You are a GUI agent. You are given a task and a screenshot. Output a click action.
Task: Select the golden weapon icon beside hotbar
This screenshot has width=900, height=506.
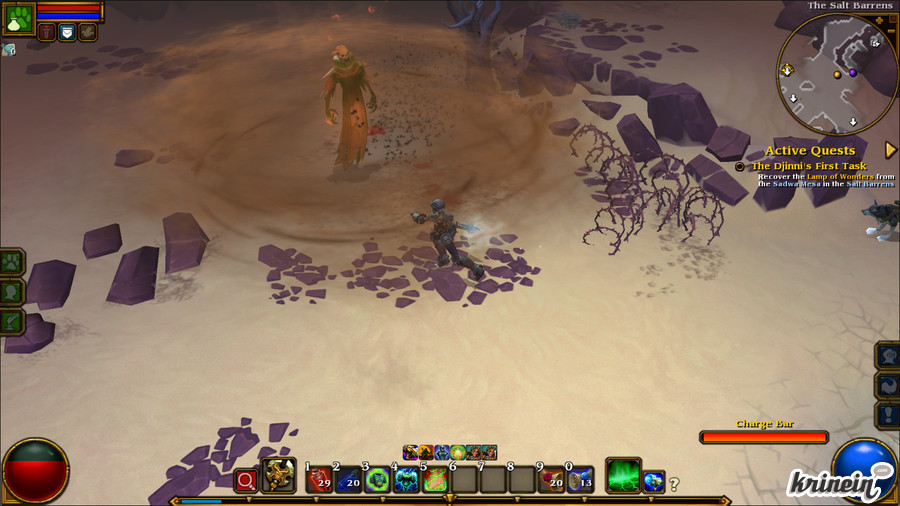(279, 477)
